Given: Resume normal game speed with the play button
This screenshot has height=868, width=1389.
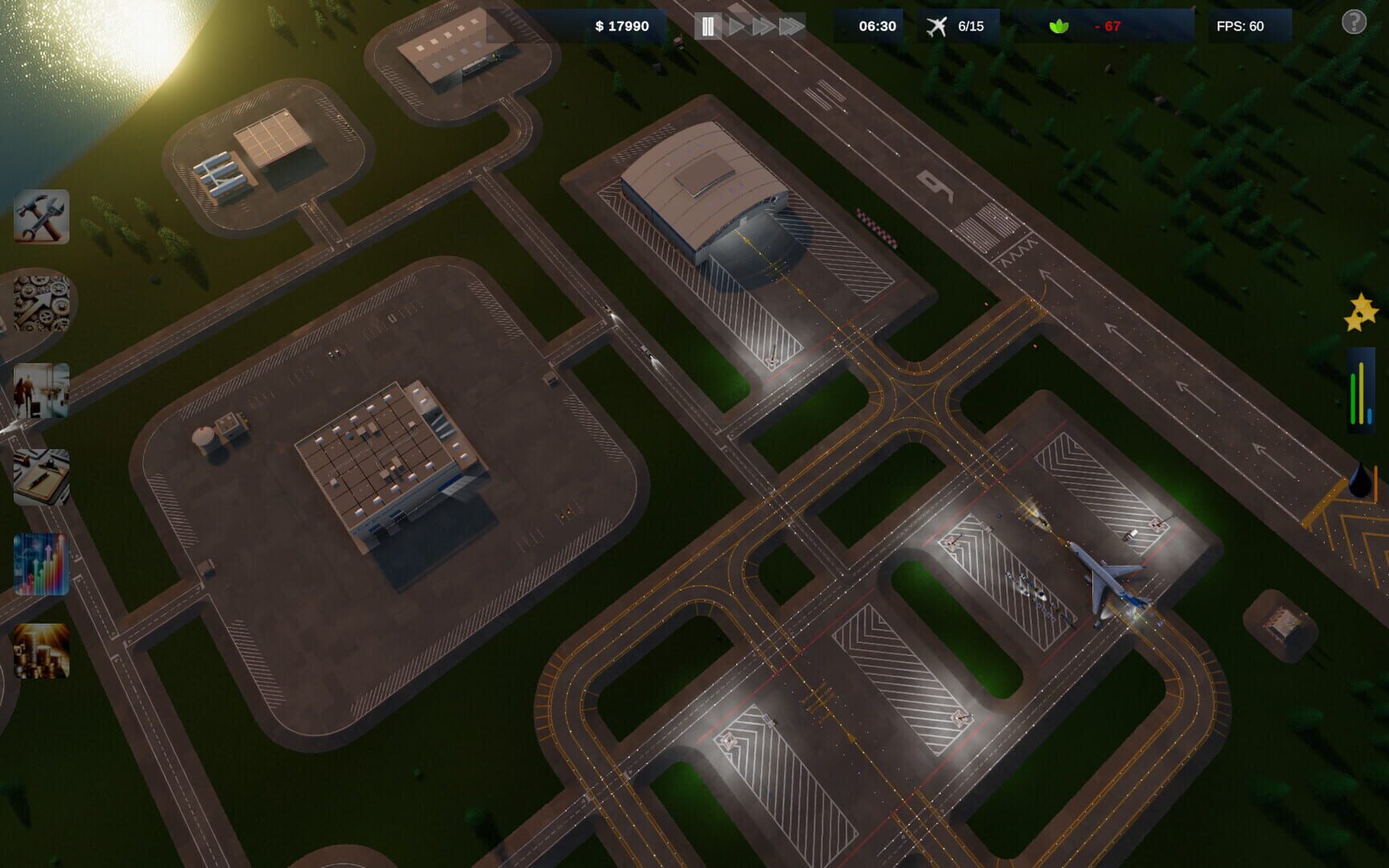Looking at the screenshot, I should coord(735,25).
